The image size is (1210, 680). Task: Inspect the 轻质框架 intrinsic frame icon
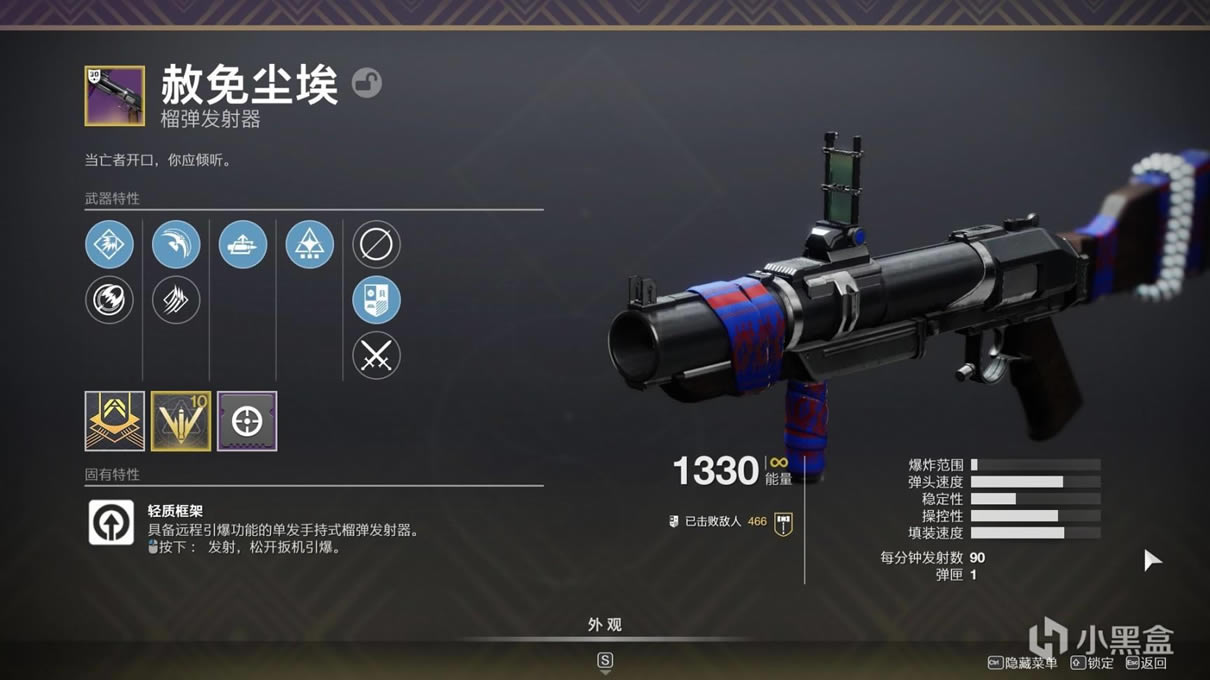111,522
